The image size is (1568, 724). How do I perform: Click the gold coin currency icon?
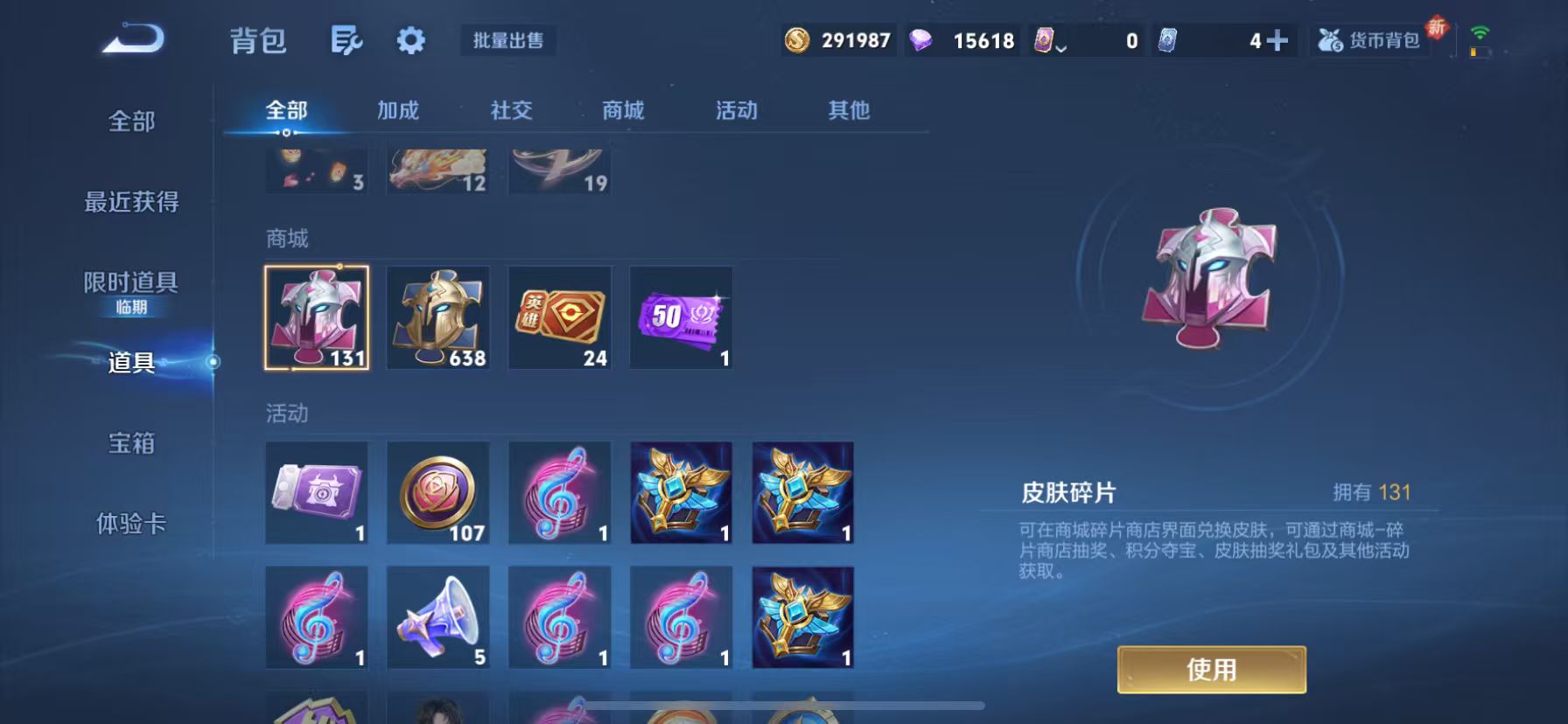pyautogui.click(x=797, y=39)
